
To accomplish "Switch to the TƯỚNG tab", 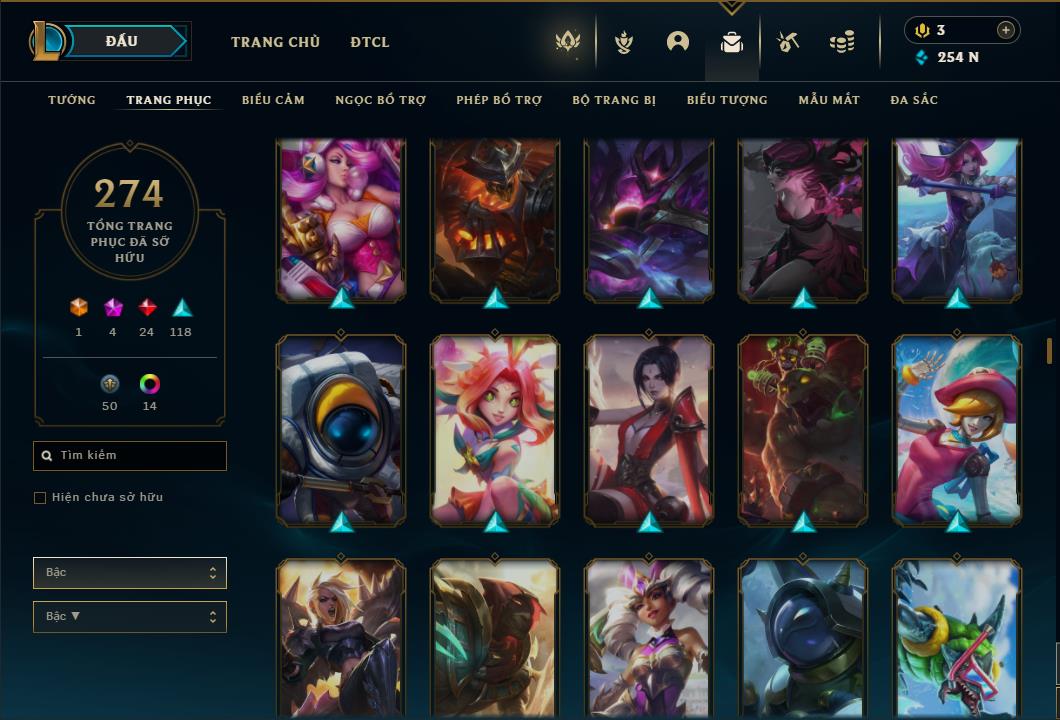I will [x=72, y=100].
